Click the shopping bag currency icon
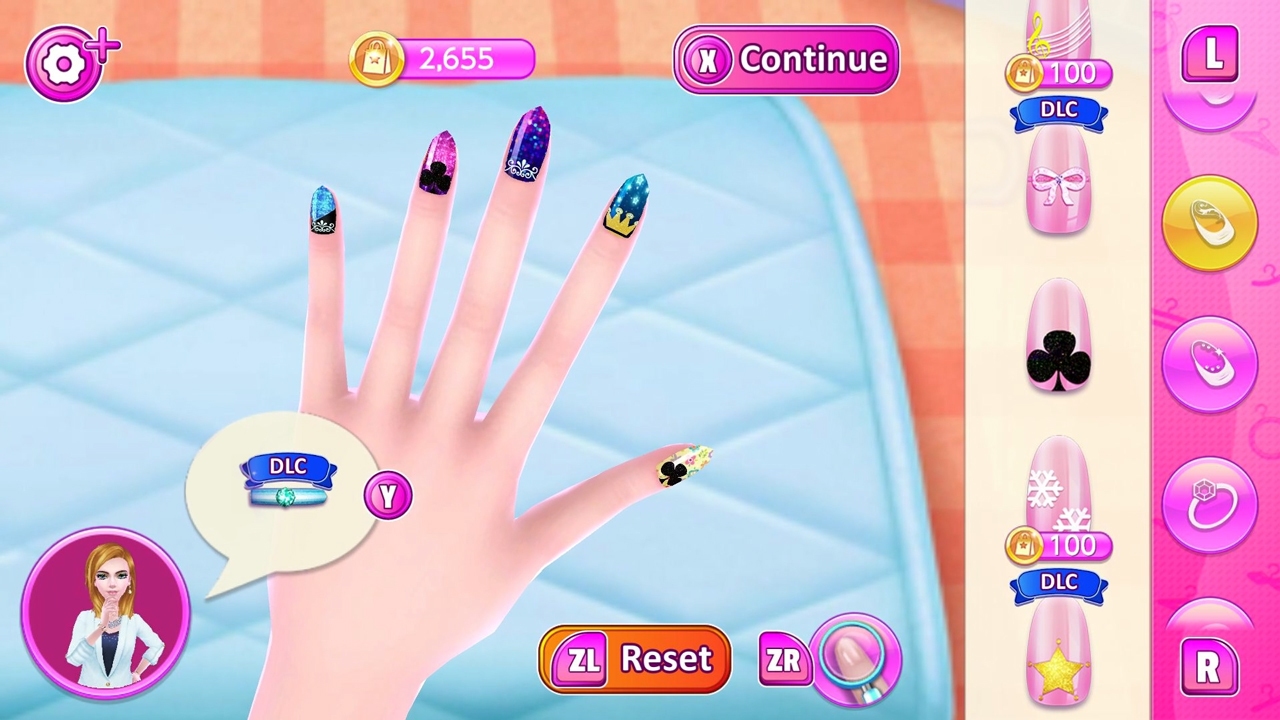The height and width of the screenshot is (720, 1280). click(377, 59)
